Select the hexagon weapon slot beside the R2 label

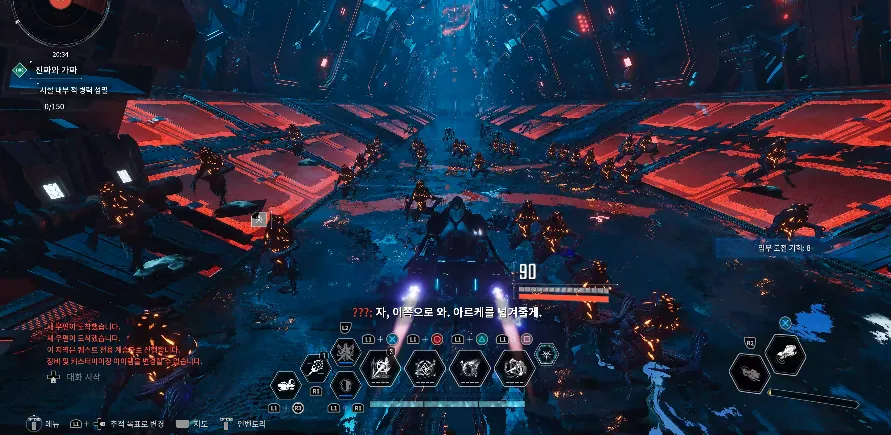pos(748,372)
